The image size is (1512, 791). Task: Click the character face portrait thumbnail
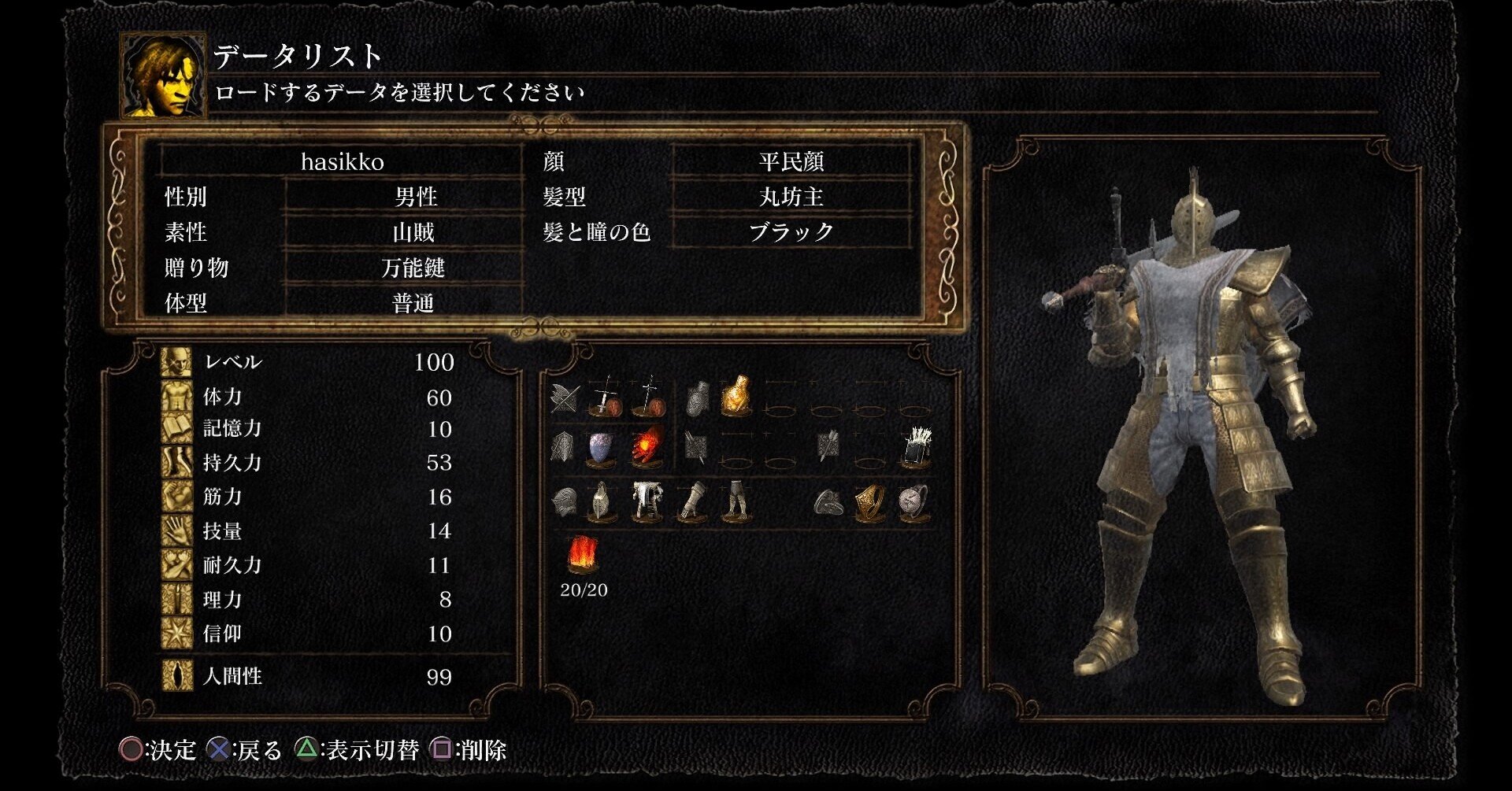[x=163, y=76]
